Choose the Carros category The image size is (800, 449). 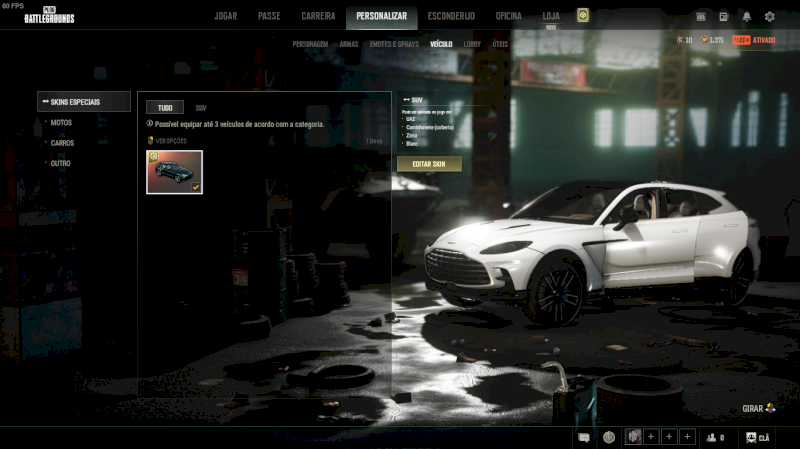pos(62,143)
